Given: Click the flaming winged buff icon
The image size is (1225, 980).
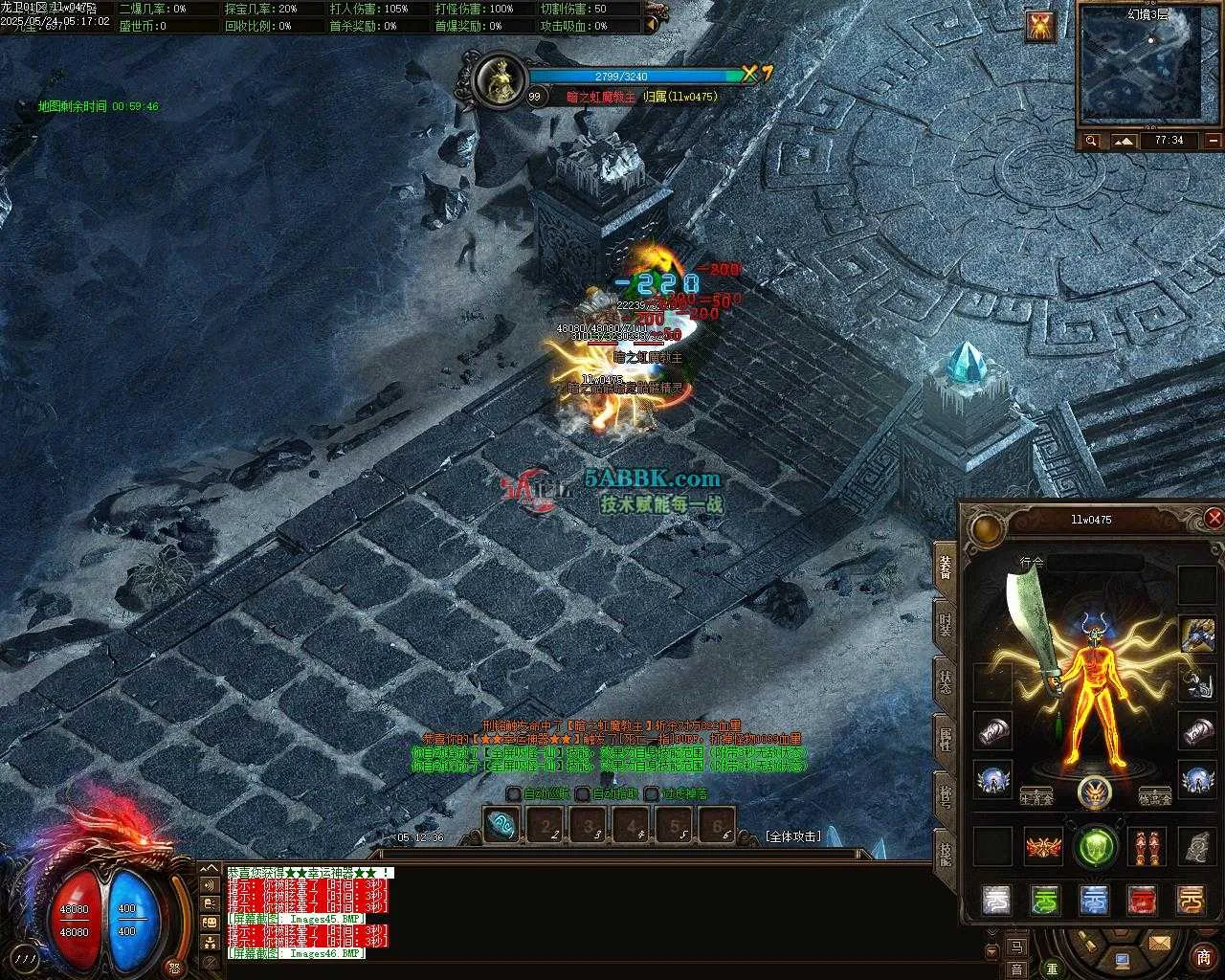Looking at the screenshot, I should click(1040, 26).
